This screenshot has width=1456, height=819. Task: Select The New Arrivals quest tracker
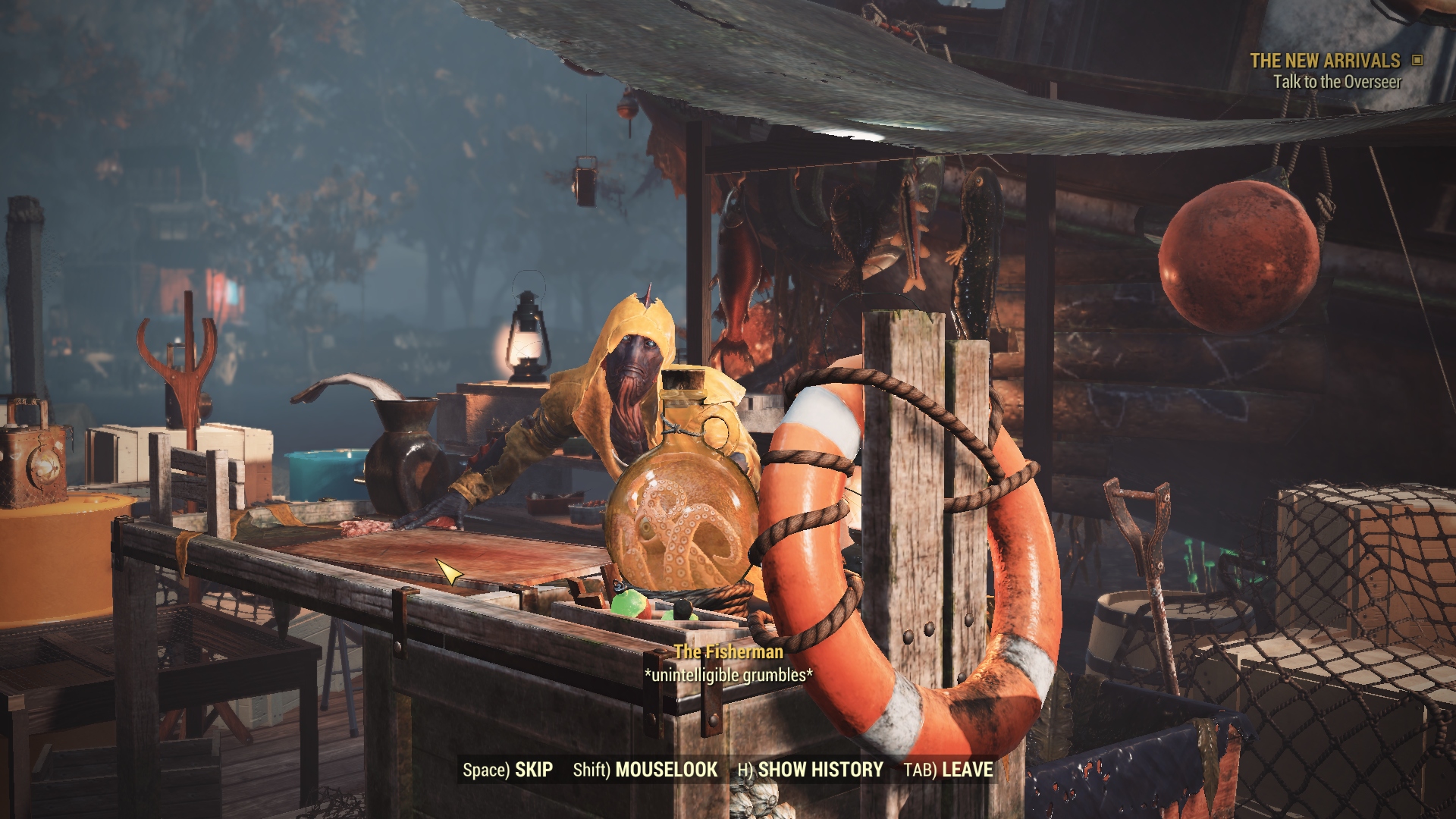(x=1325, y=61)
